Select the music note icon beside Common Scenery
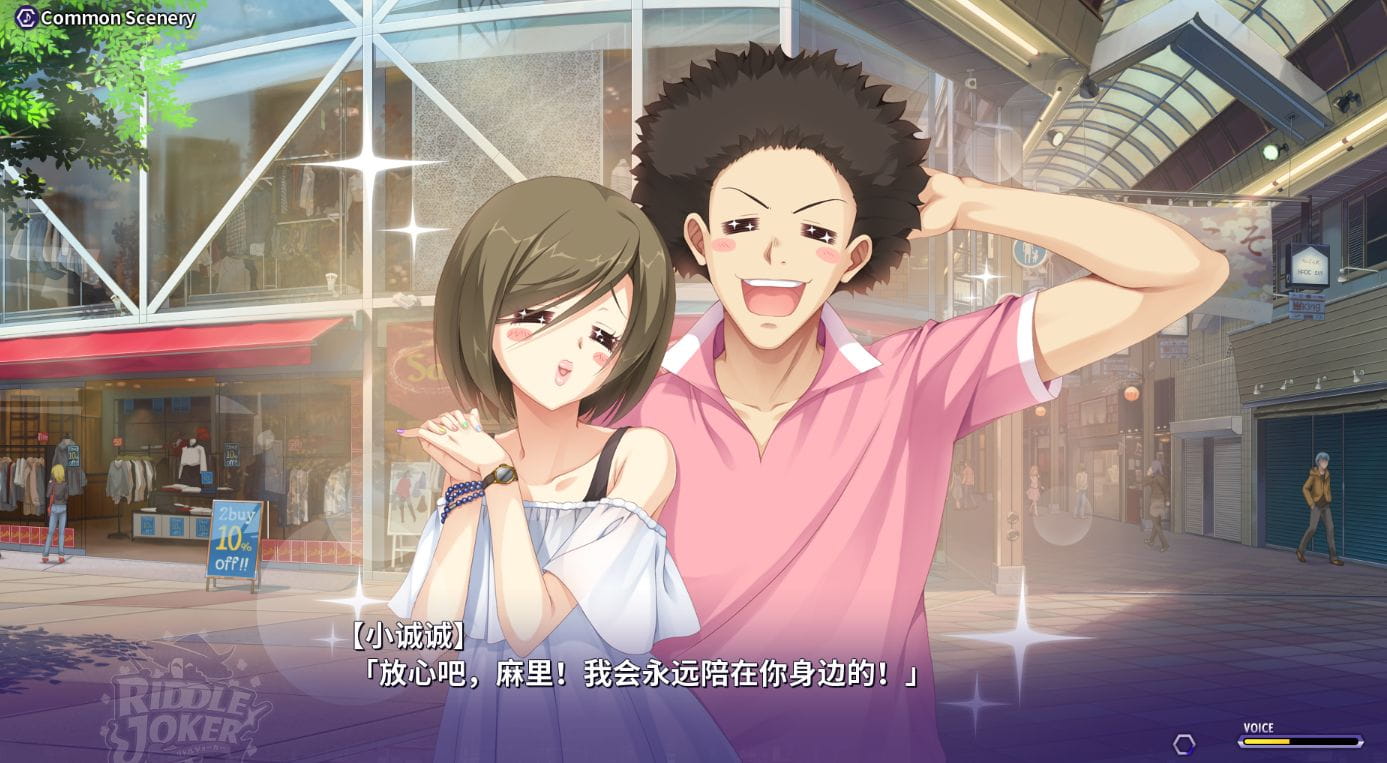 pyautogui.click(x=25, y=17)
